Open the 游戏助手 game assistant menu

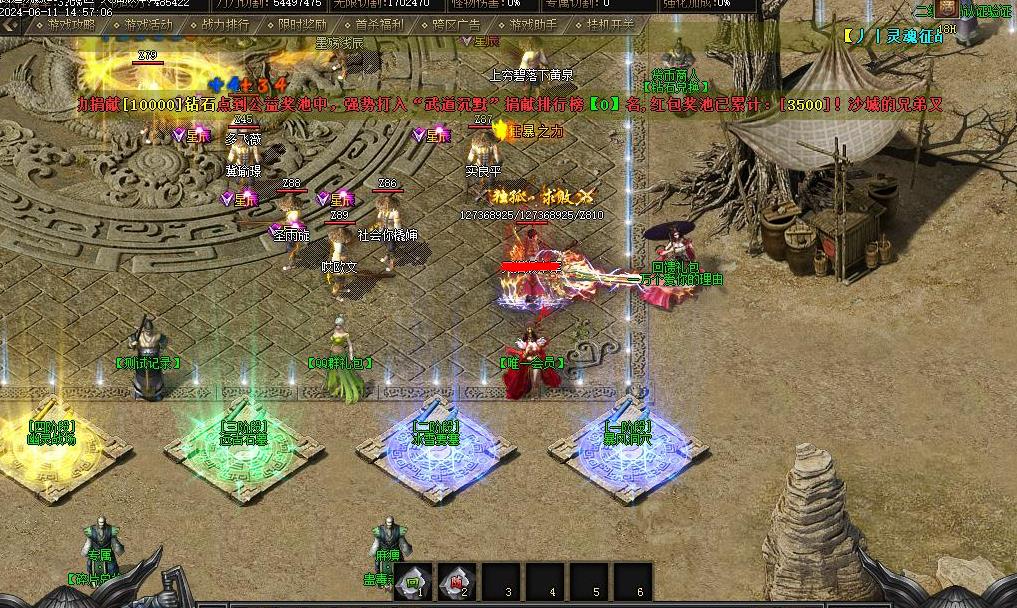(534, 25)
